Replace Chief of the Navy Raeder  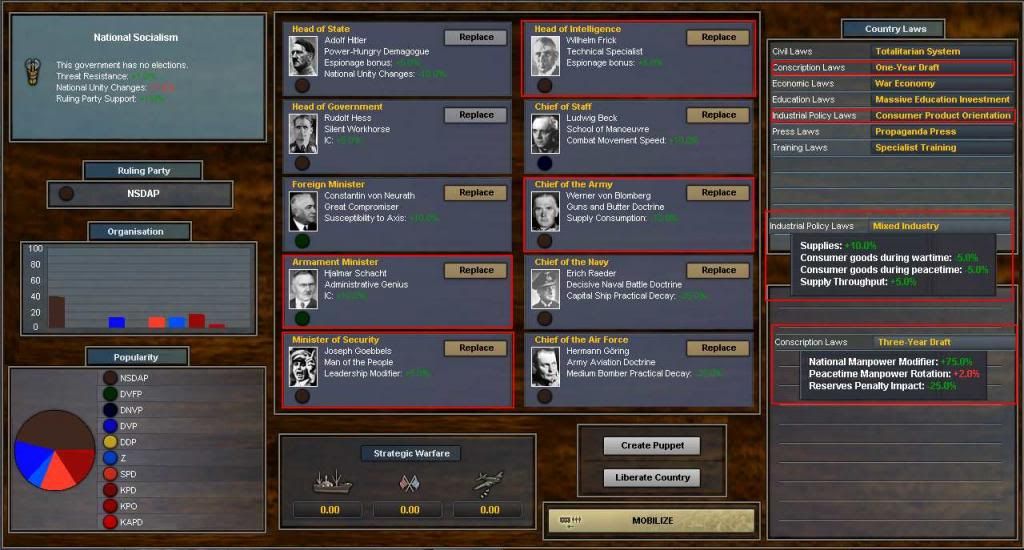(718, 270)
